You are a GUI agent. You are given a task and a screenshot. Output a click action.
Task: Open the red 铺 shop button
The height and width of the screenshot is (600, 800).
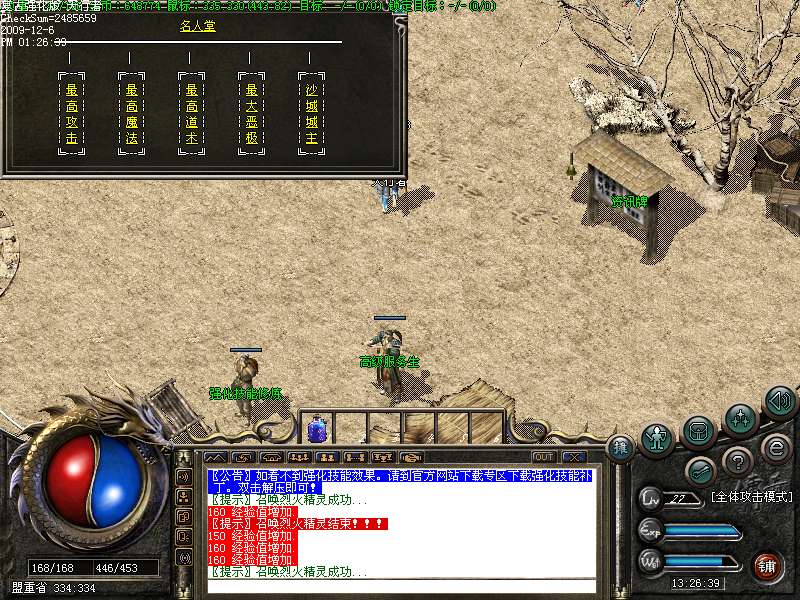point(769,565)
